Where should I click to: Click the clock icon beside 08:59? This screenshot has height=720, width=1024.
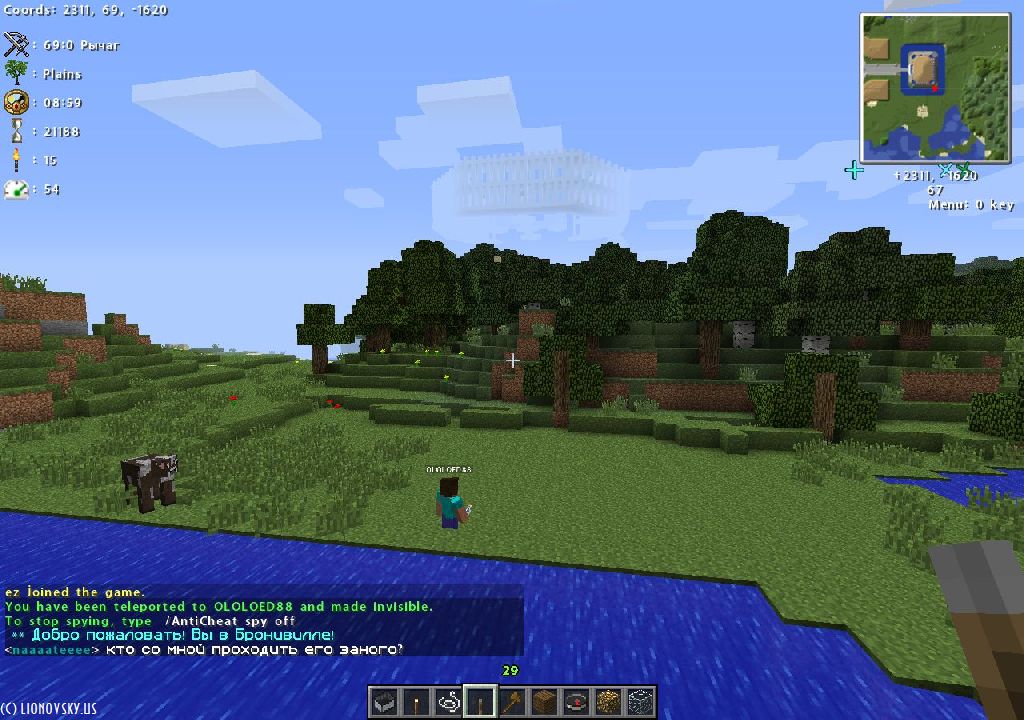[x=16, y=102]
